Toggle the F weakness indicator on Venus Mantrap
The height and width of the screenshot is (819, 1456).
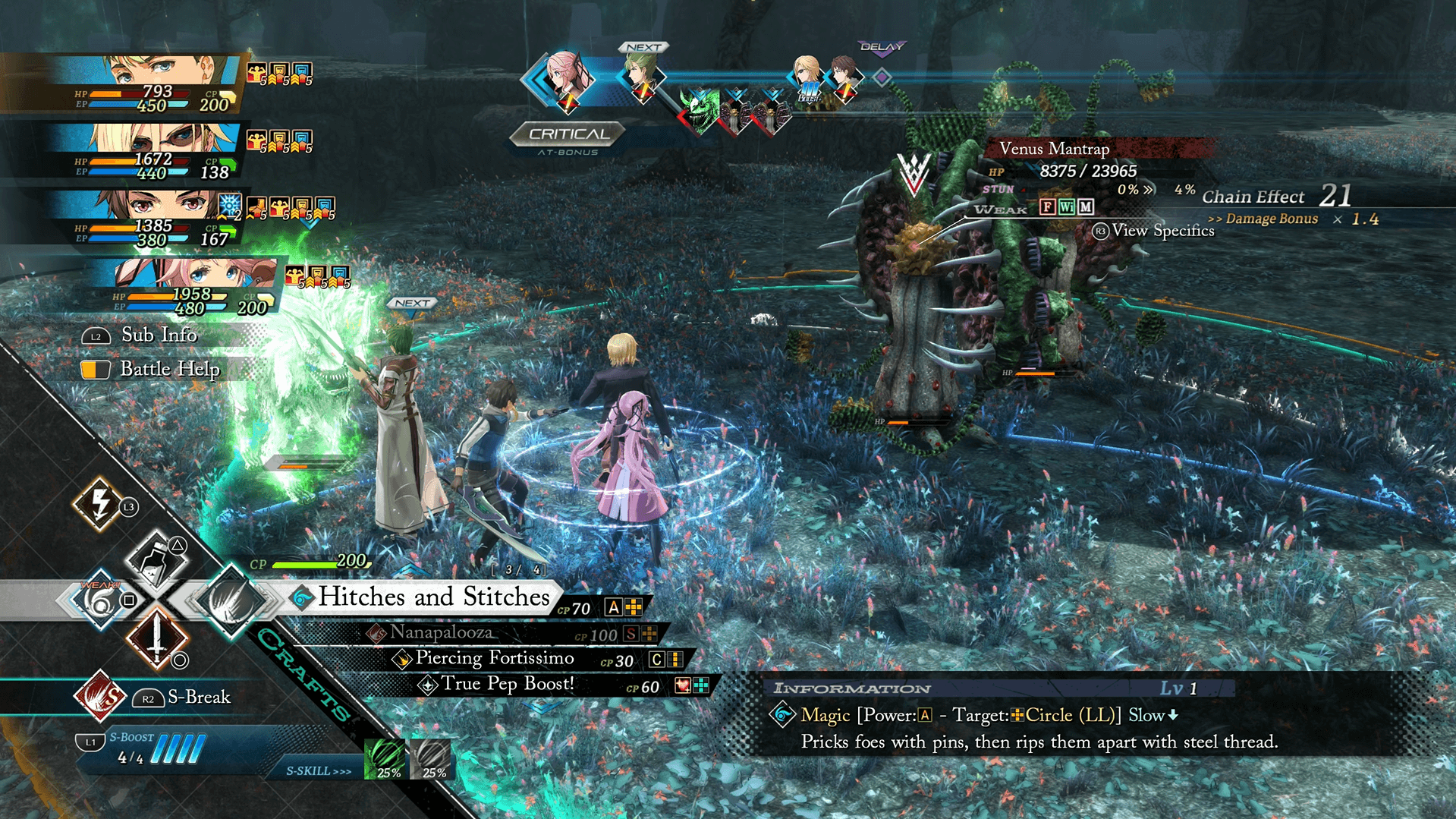1046,206
